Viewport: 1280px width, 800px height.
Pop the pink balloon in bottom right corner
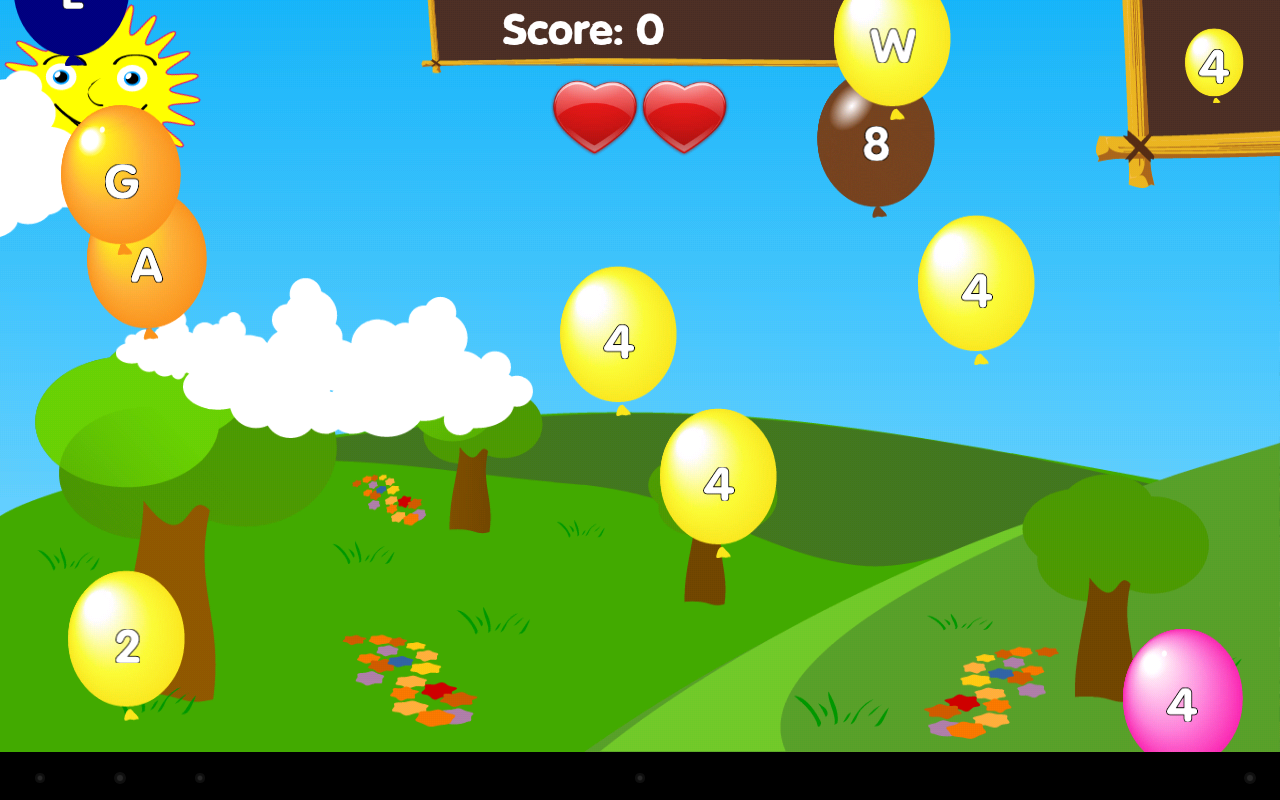[1183, 698]
